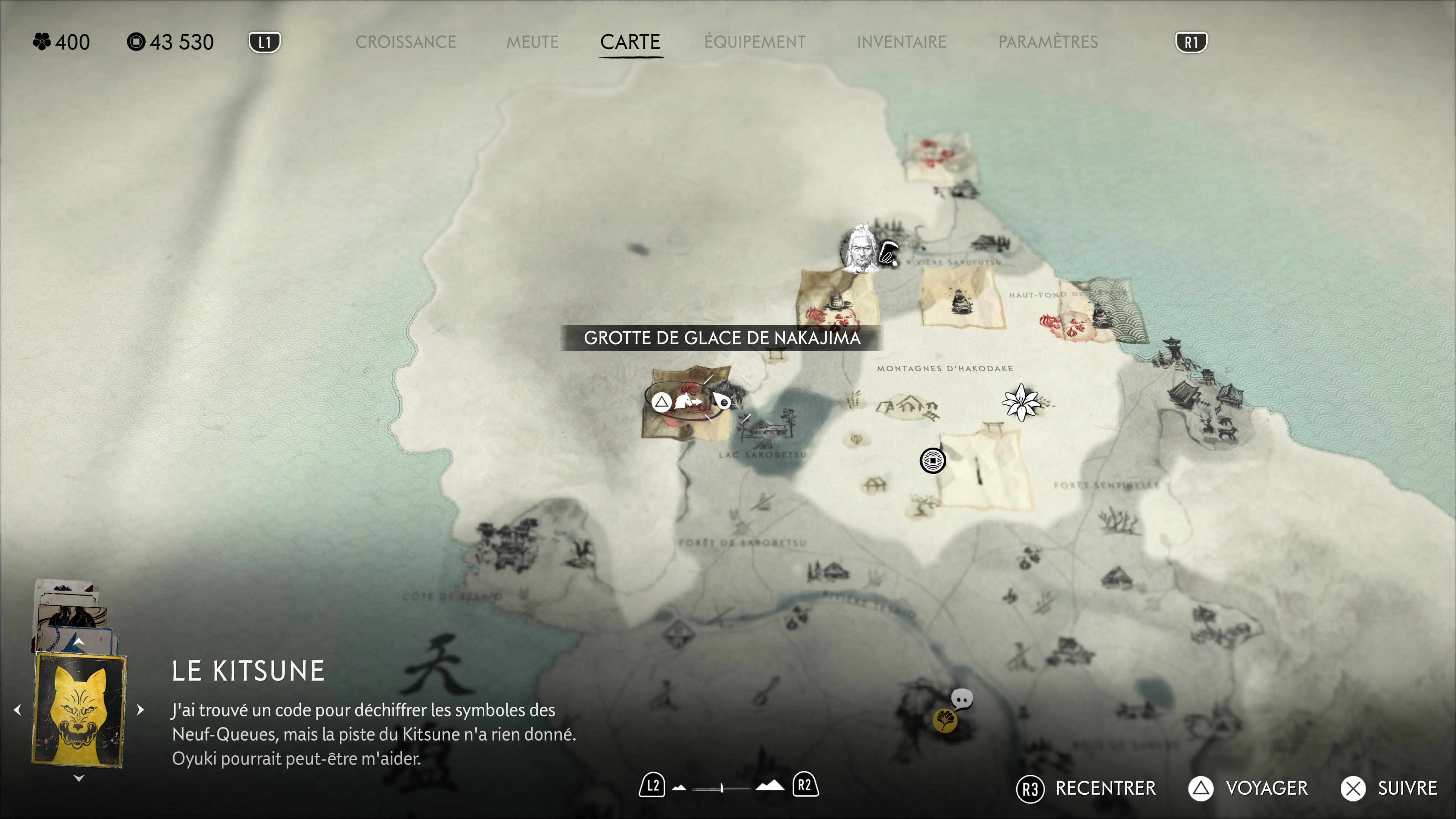This screenshot has width=1456, height=819.
Task: Show the Paramètres tab
Action: (x=1048, y=42)
